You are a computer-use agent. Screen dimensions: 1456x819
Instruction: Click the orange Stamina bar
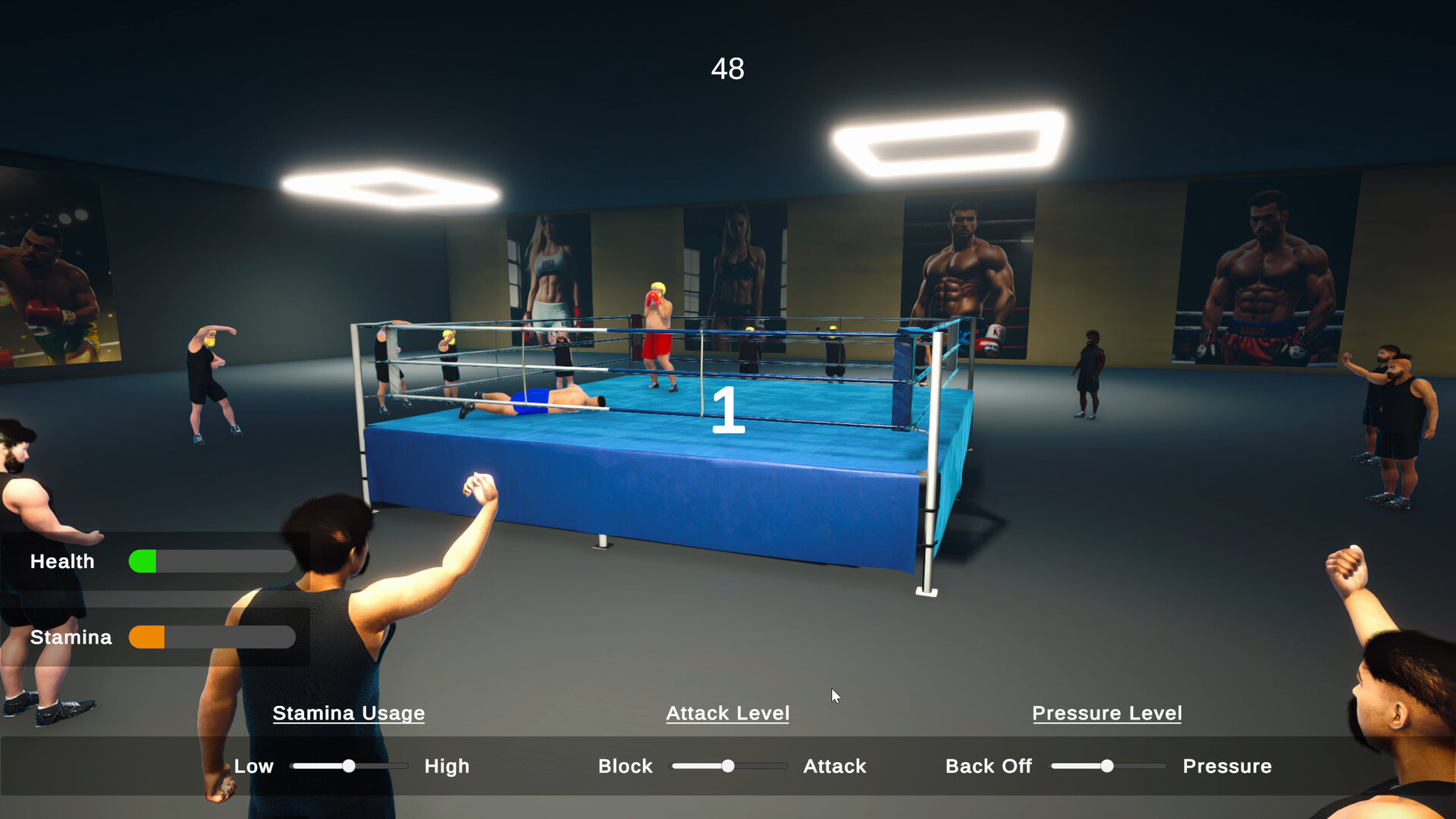[x=148, y=637]
